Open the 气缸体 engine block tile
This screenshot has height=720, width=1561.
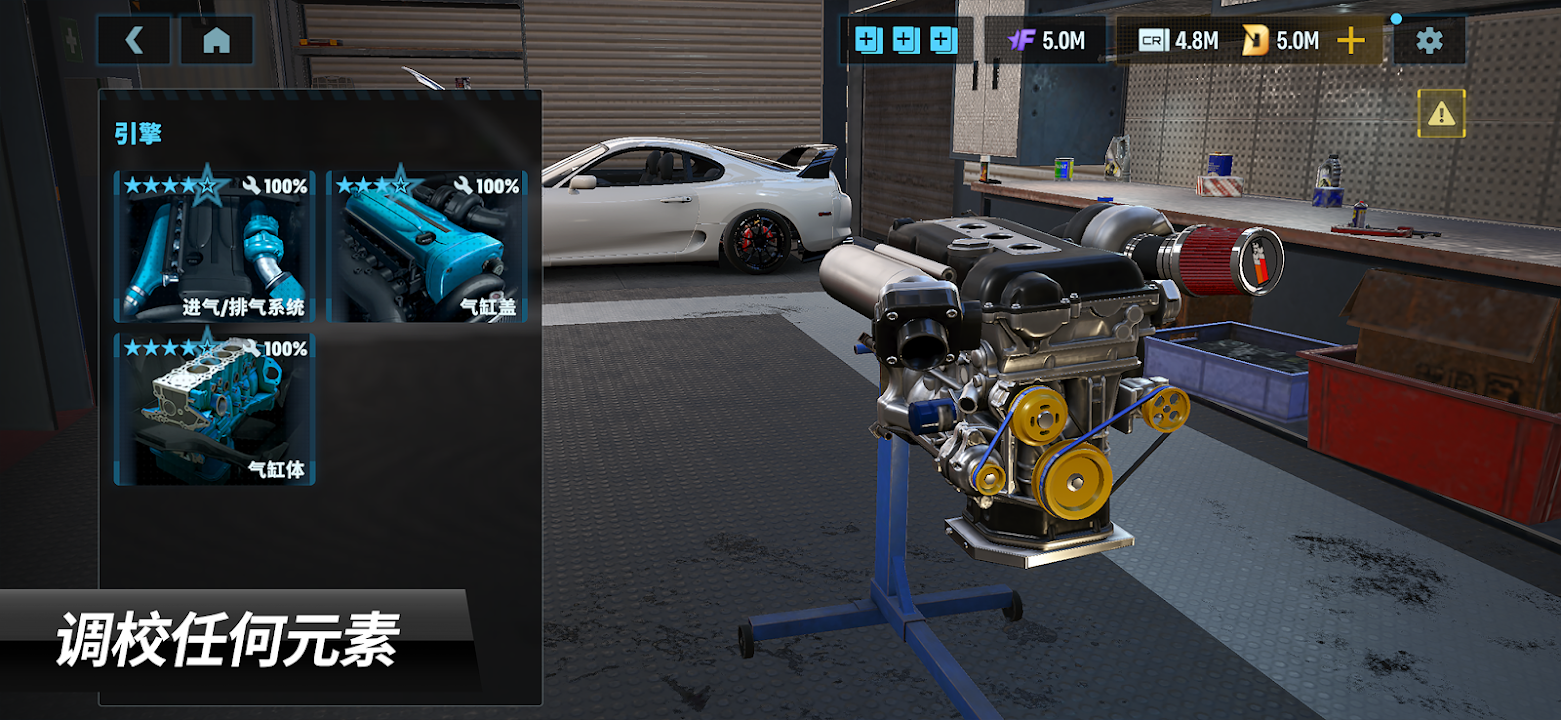[x=215, y=409]
